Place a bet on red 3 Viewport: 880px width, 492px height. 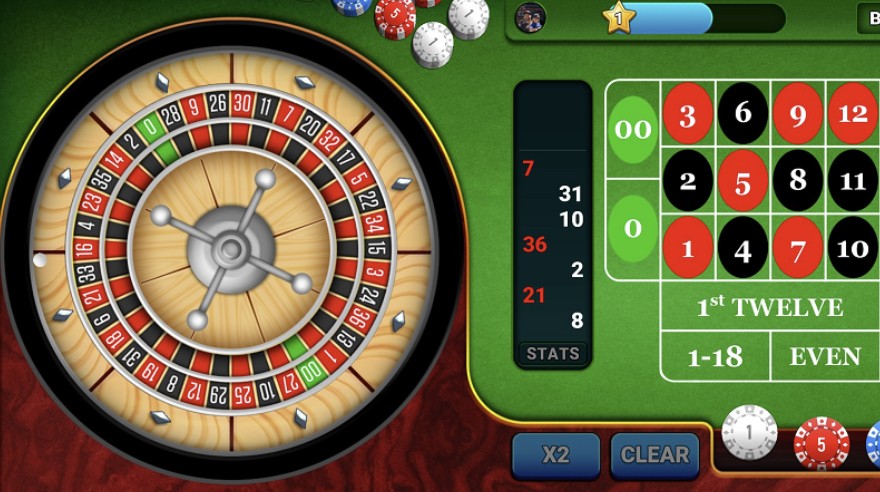point(688,113)
